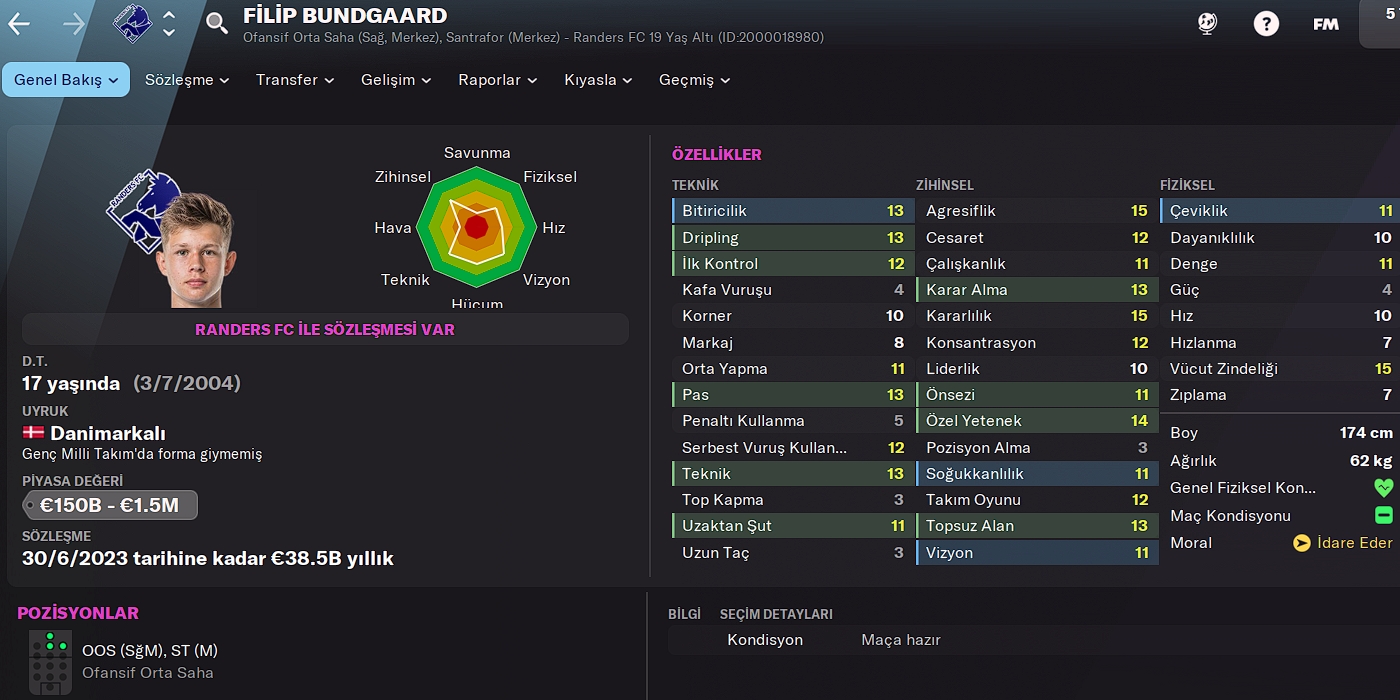Click the Randers FC club badge in header
1400x700 pixels.
132,22
